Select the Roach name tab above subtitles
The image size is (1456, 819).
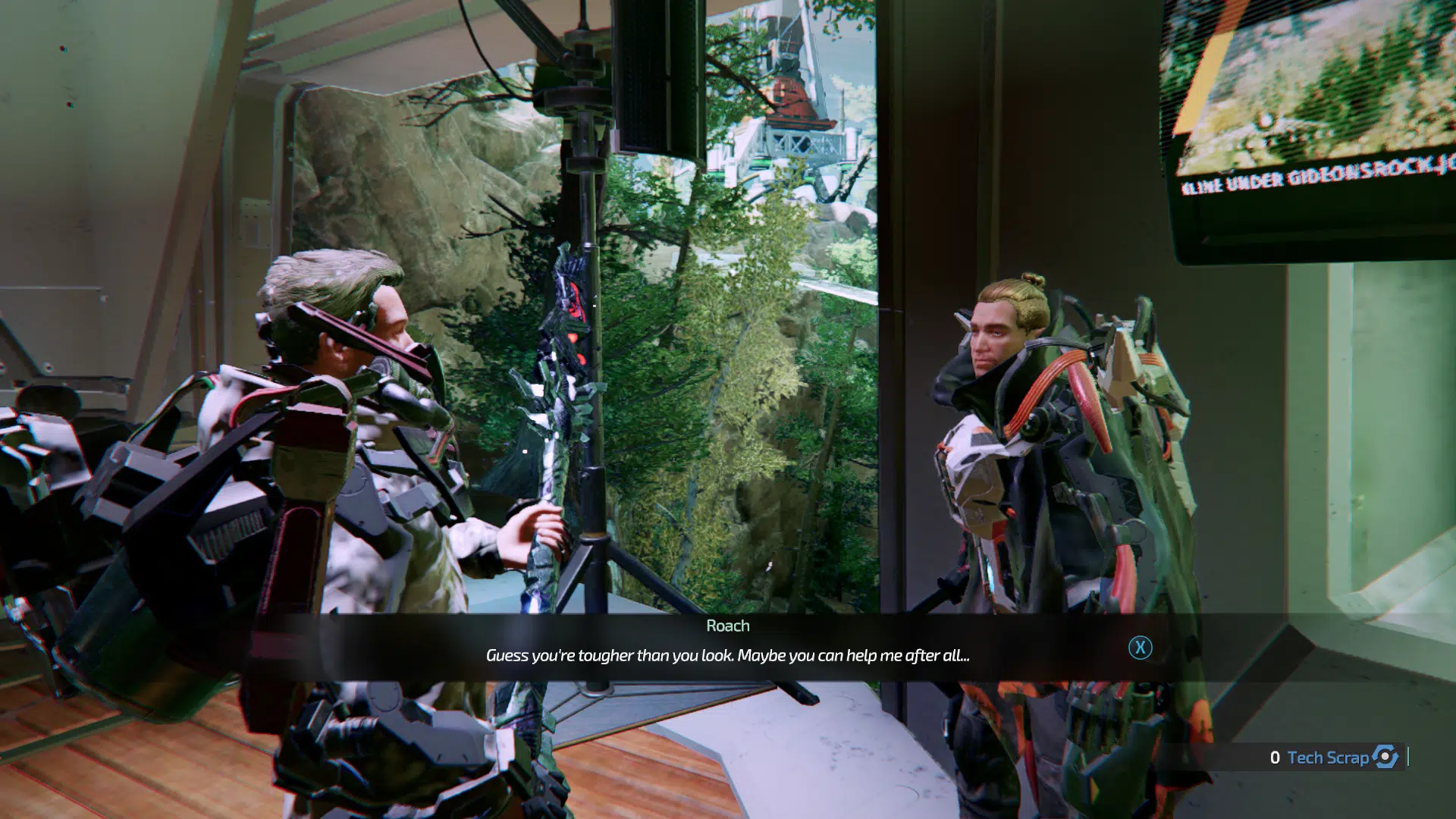(x=728, y=626)
